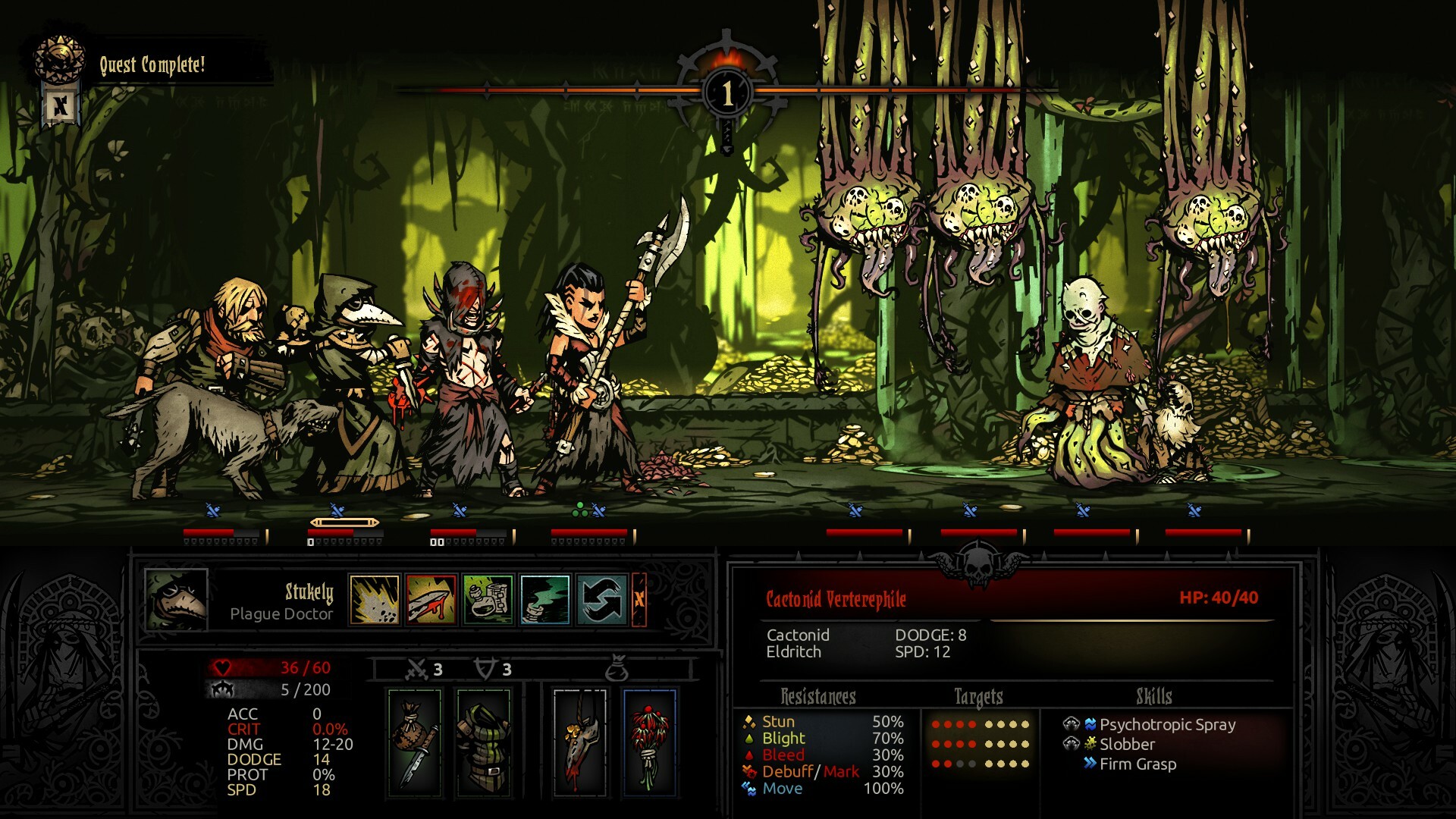The height and width of the screenshot is (819, 1456).
Task: Inspect the dagger and pouch weapon slot
Action: tap(415, 742)
